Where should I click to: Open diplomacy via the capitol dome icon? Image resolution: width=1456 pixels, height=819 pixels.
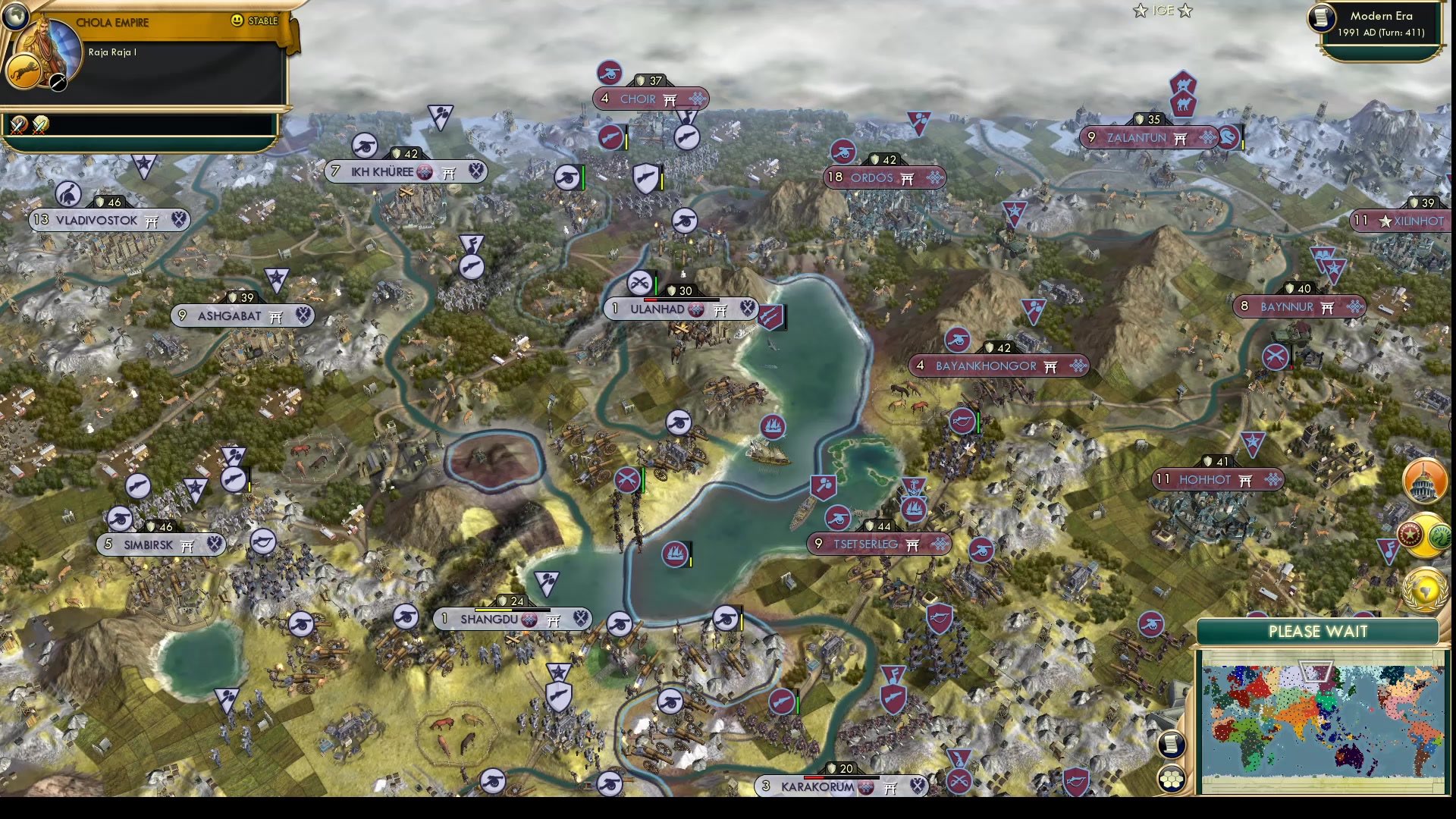point(1424,479)
